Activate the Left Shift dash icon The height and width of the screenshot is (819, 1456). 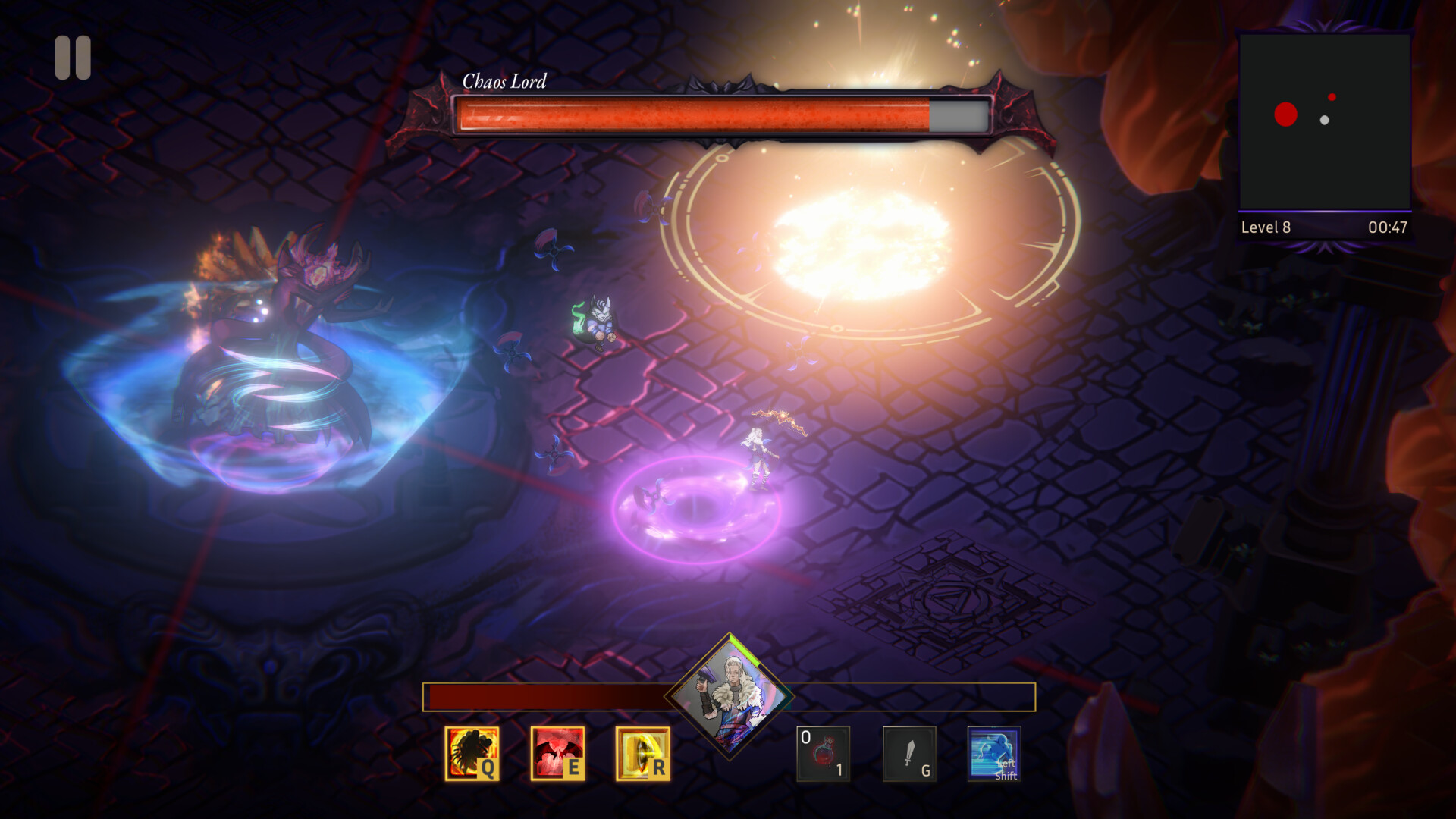pyautogui.click(x=994, y=755)
